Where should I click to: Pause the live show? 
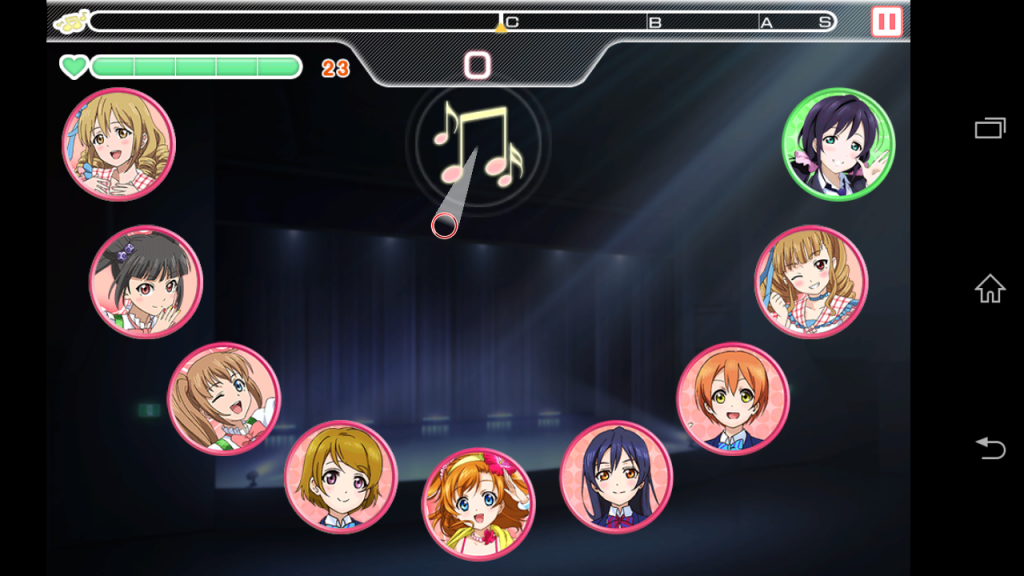[x=886, y=21]
